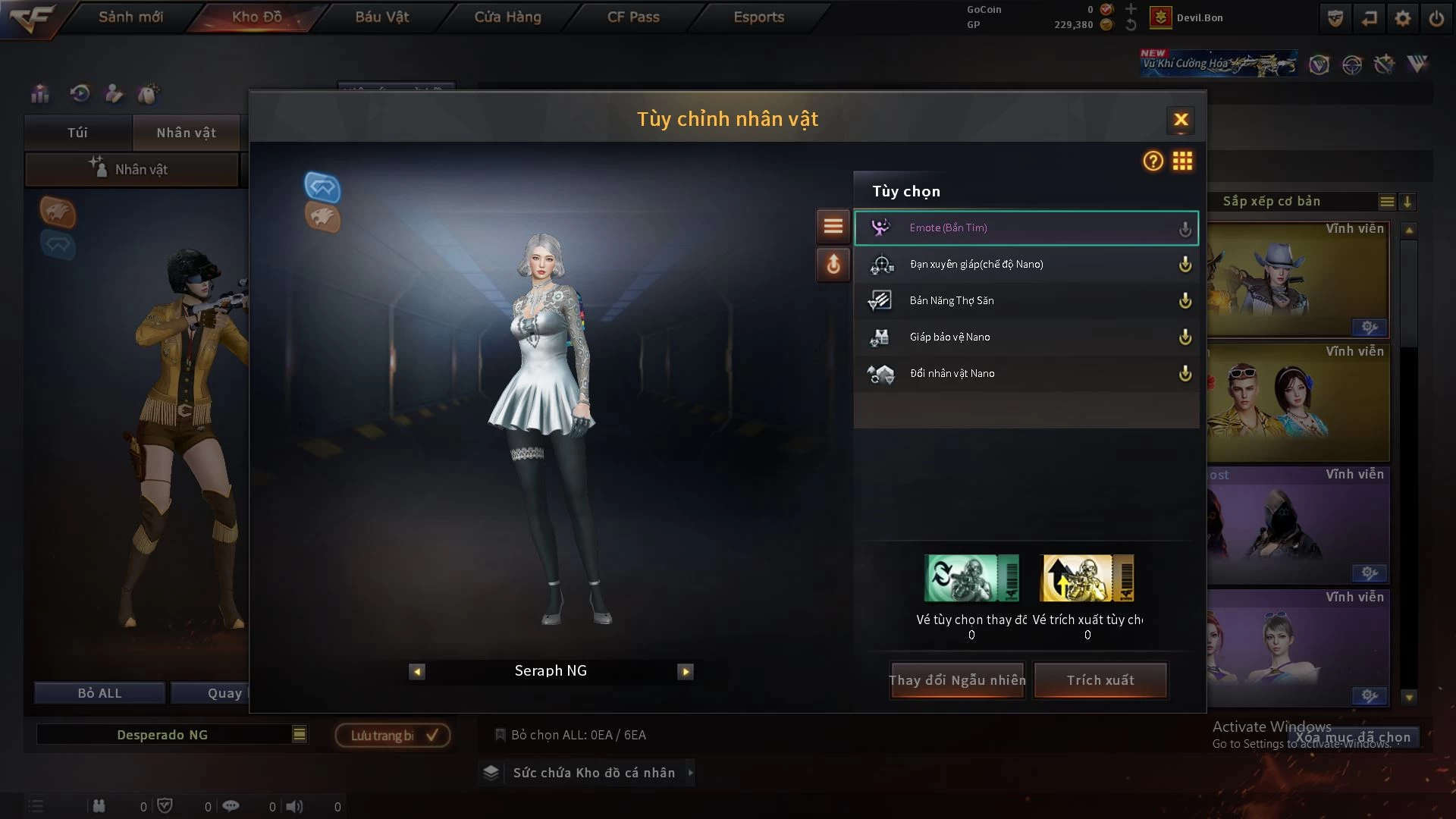This screenshot has width=1456, height=819.
Task: Open the Cửa Hàng shop tab
Action: tap(507, 17)
